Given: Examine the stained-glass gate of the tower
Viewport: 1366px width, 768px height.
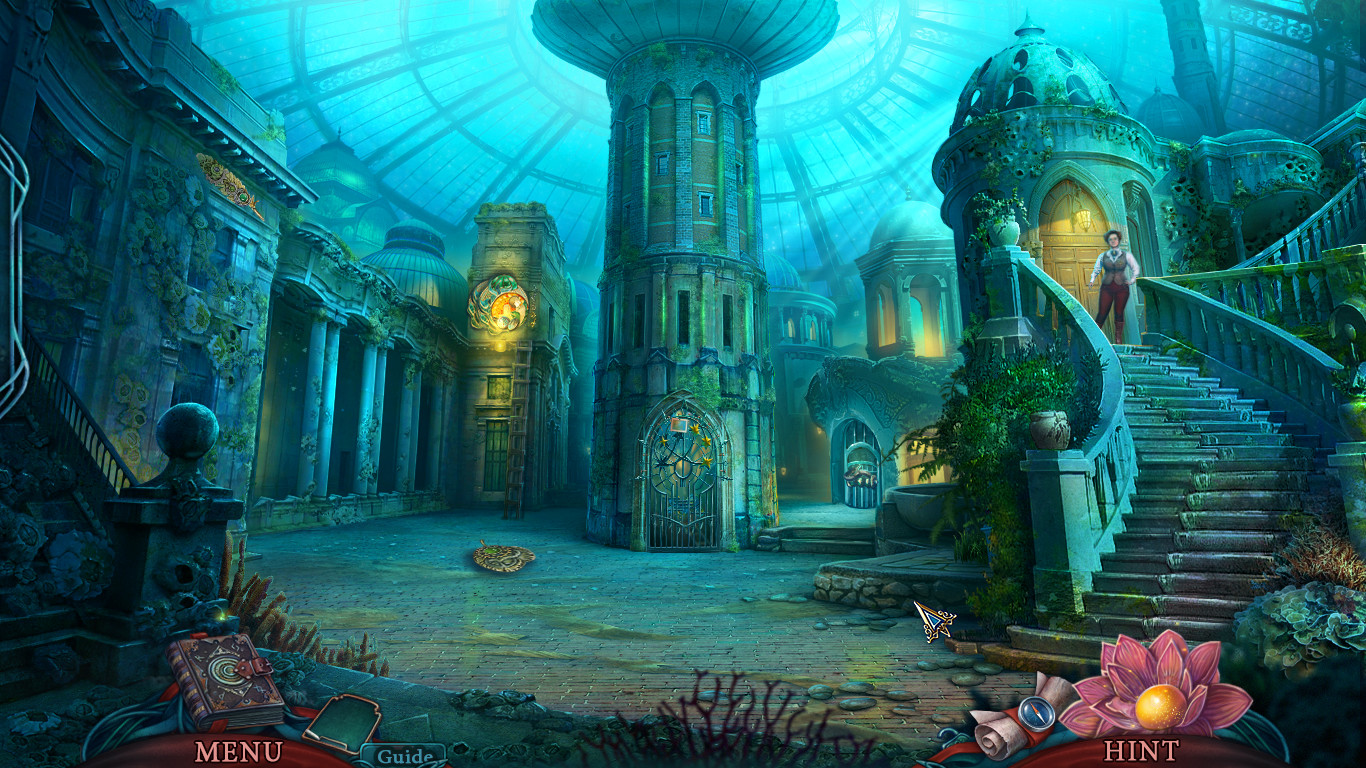Looking at the screenshot, I should coord(682,470).
